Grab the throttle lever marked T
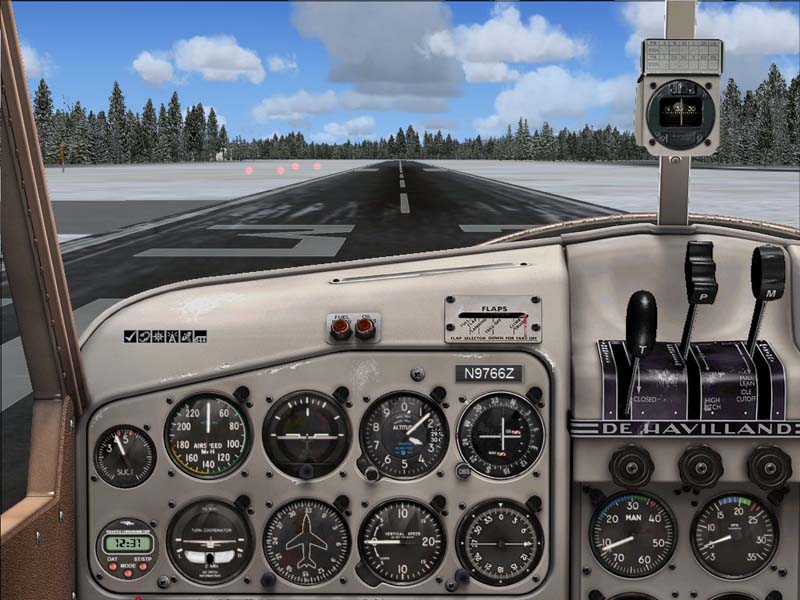The width and height of the screenshot is (800, 600). [640, 312]
